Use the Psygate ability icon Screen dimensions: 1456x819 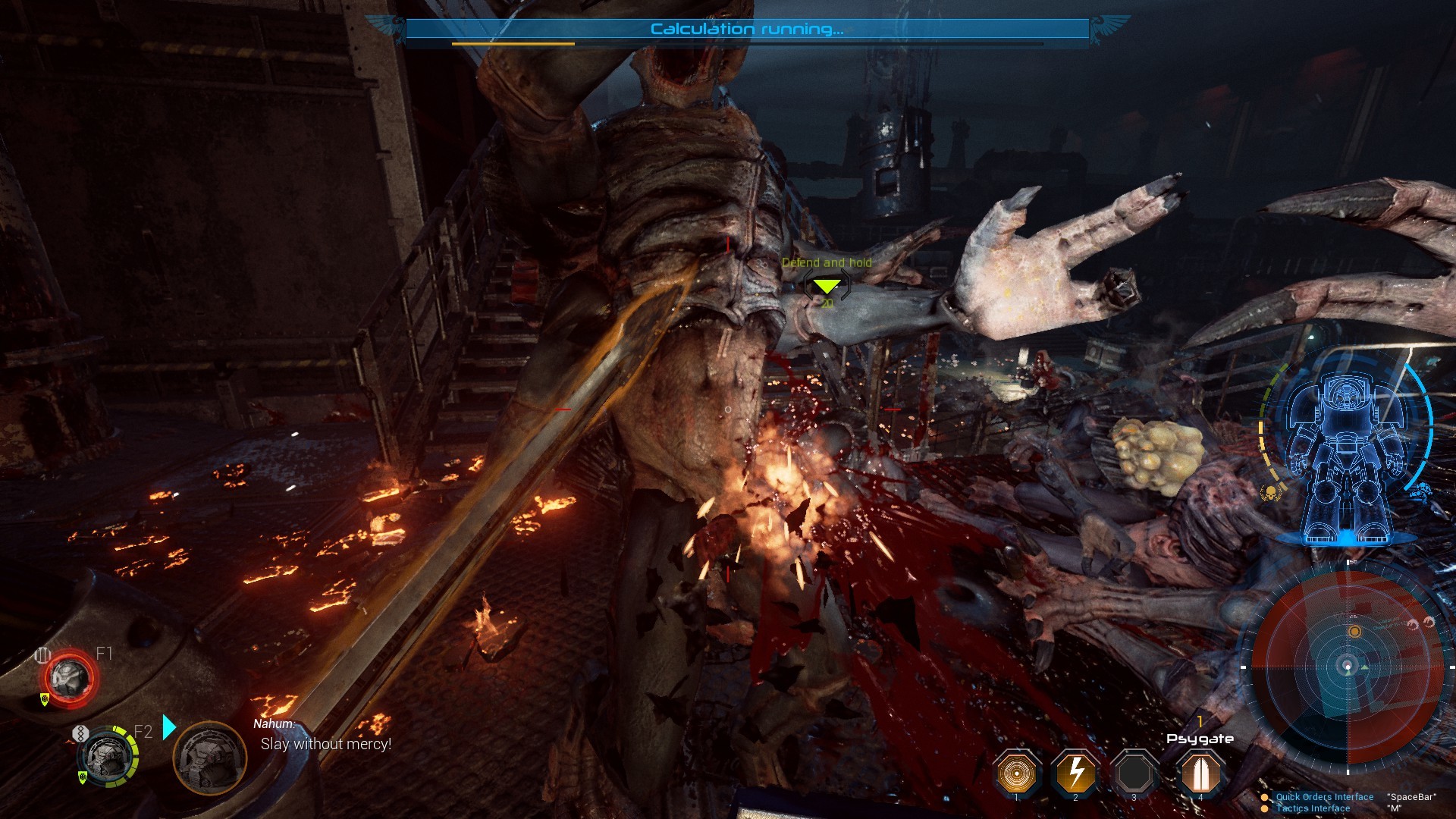(1200, 773)
